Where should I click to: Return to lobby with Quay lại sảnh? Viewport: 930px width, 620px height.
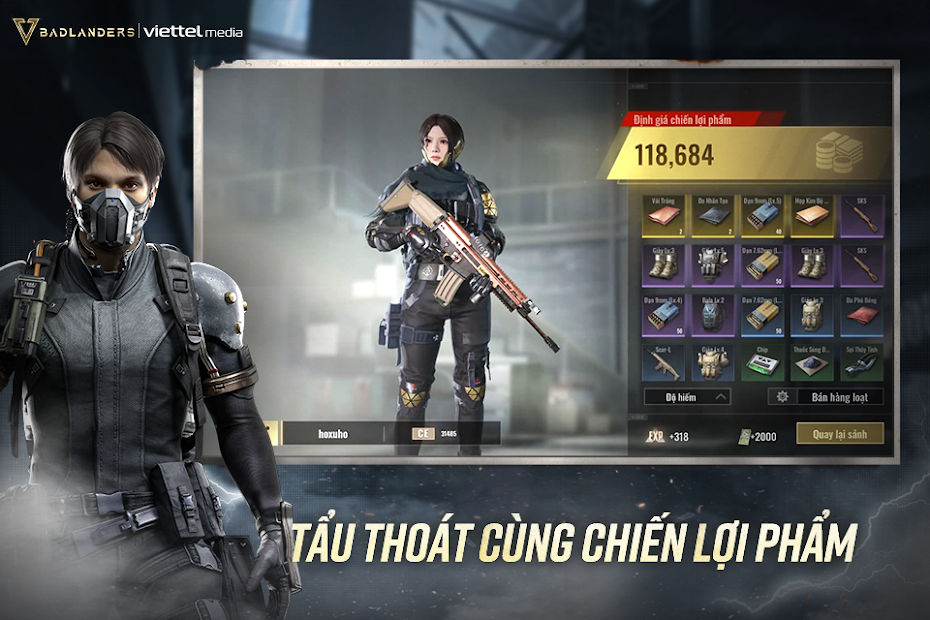click(x=839, y=434)
